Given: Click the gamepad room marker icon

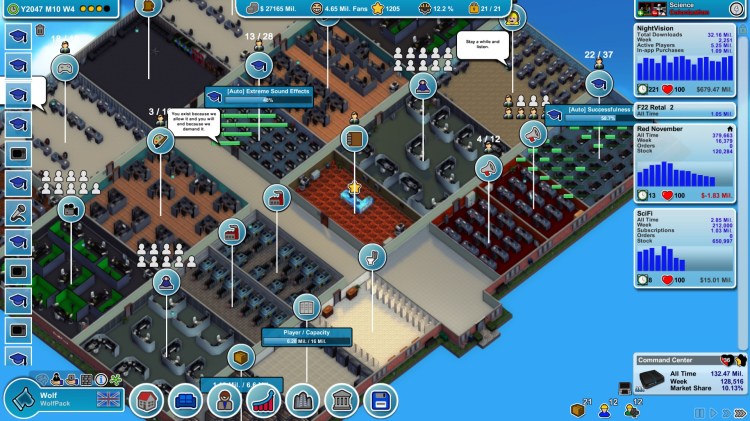Looking at the screenshot, I should click(x=65, y=67).
